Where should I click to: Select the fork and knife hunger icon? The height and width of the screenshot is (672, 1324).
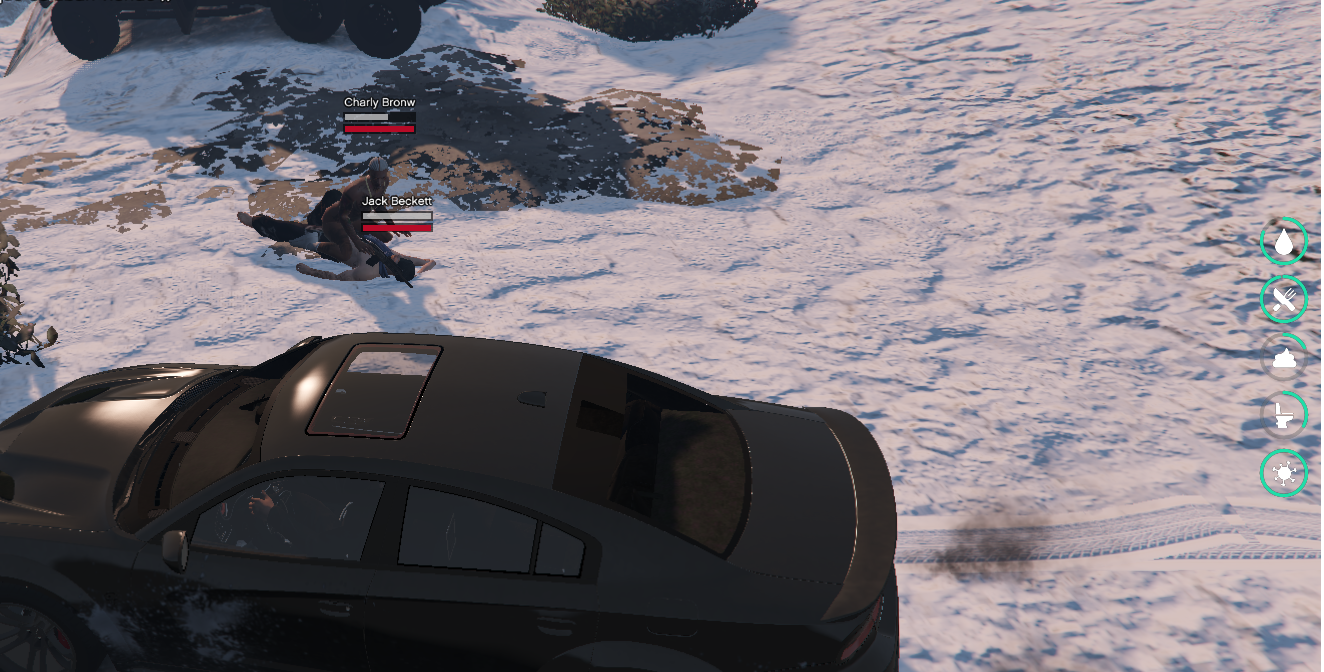[x=1284, y=299]
